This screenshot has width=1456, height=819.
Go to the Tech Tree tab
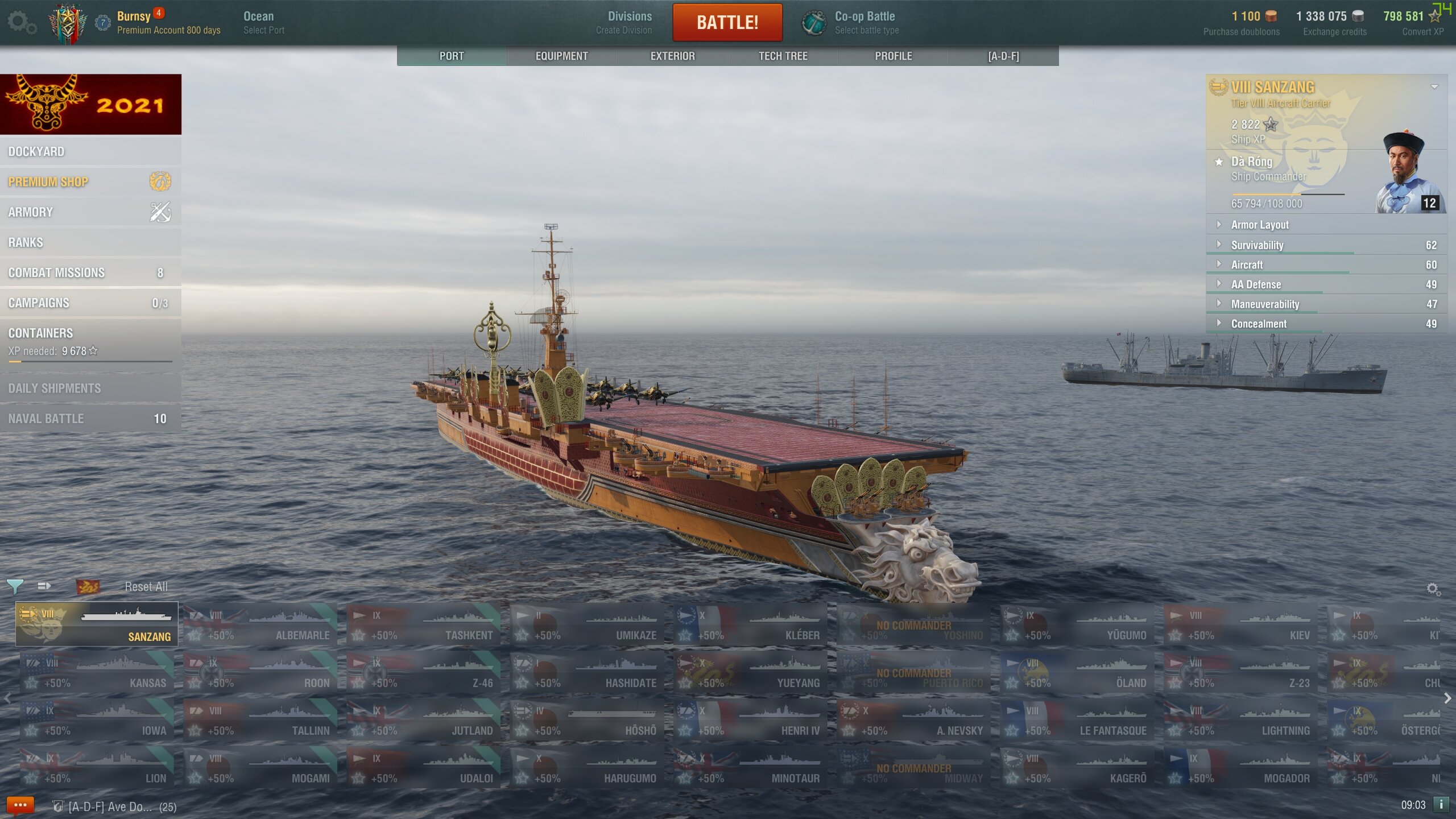click(x=783, y=56)
